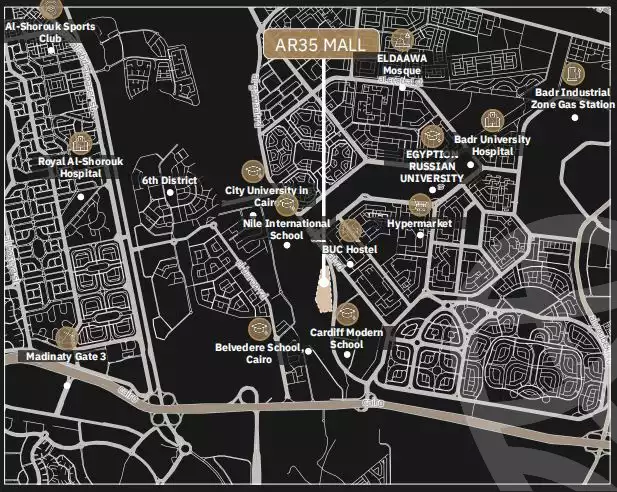The height and width of the screenshot is (492, 617).
Task: Open the Badr University Hospital marker
Action: (x=492, y=121)
